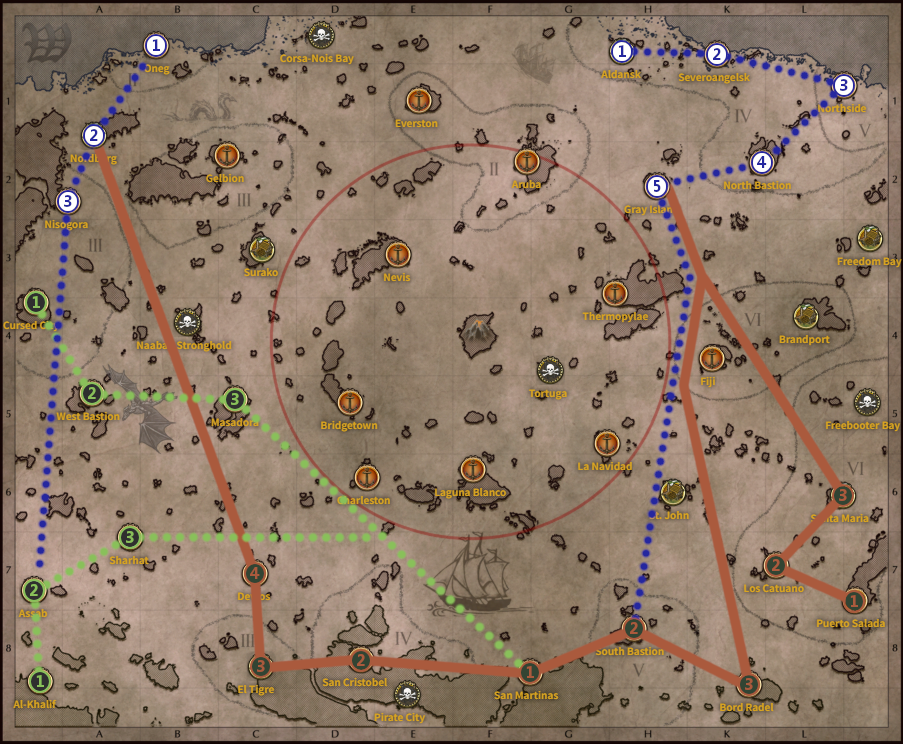Click the Thermopylae anchor marker
The width and height of the screenshot is (903, 744).
615,293
